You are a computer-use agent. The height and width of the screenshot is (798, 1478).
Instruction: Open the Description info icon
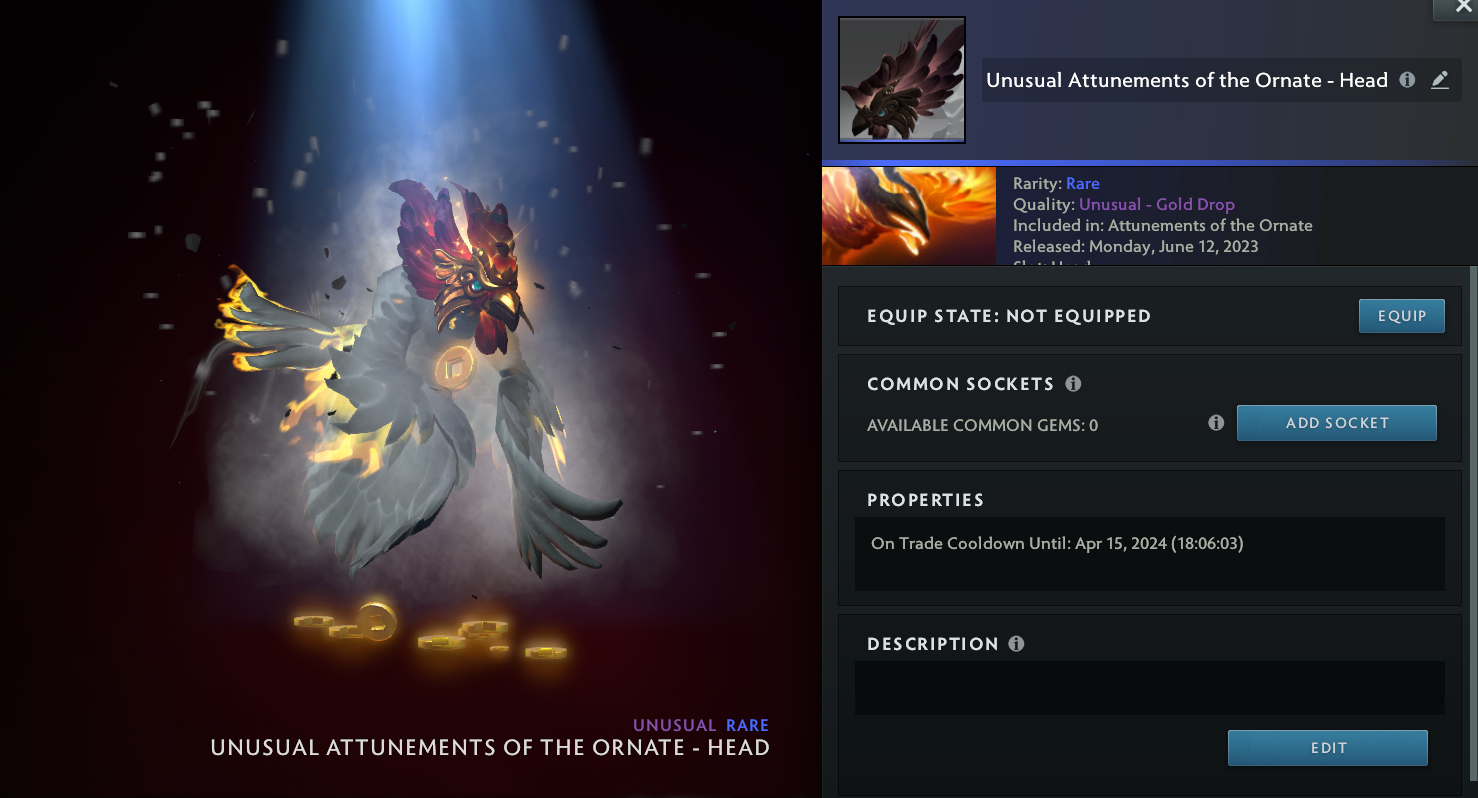tap(1016, 644)
